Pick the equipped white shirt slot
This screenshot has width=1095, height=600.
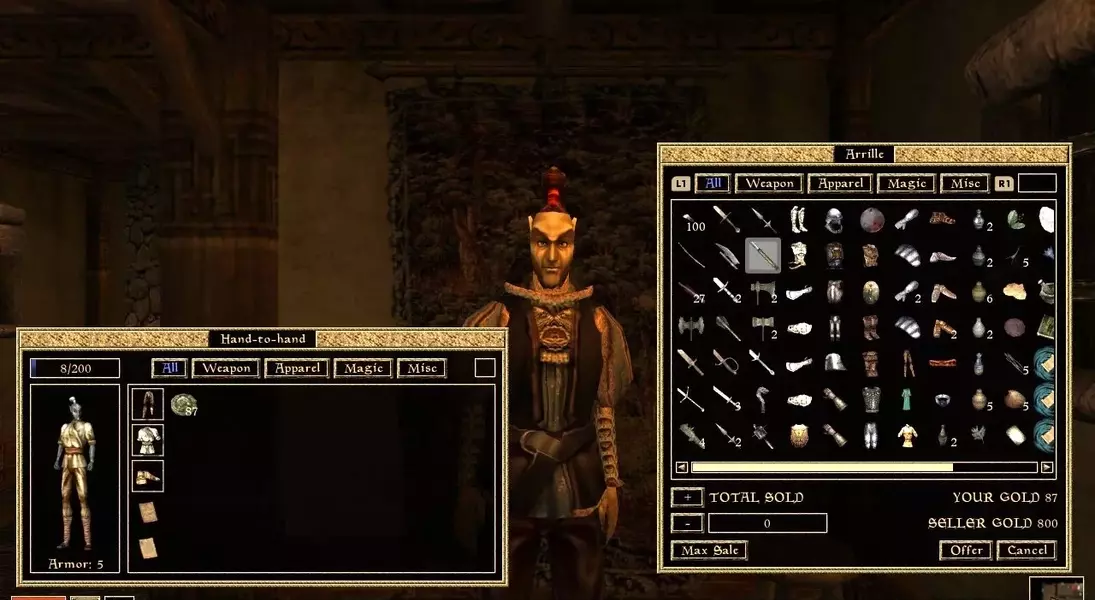148,440
